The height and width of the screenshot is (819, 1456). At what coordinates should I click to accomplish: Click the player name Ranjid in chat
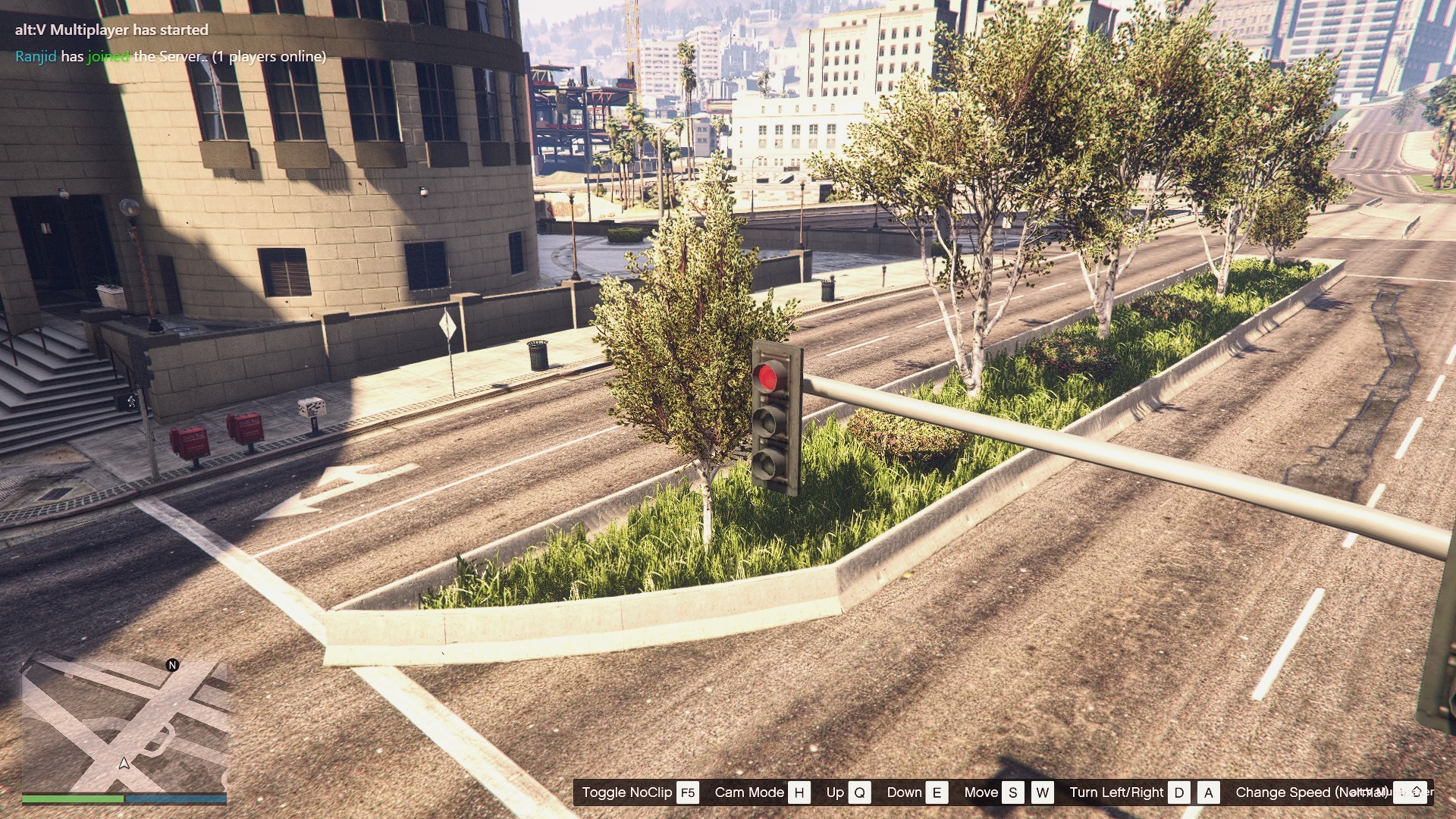pos(36,57)
